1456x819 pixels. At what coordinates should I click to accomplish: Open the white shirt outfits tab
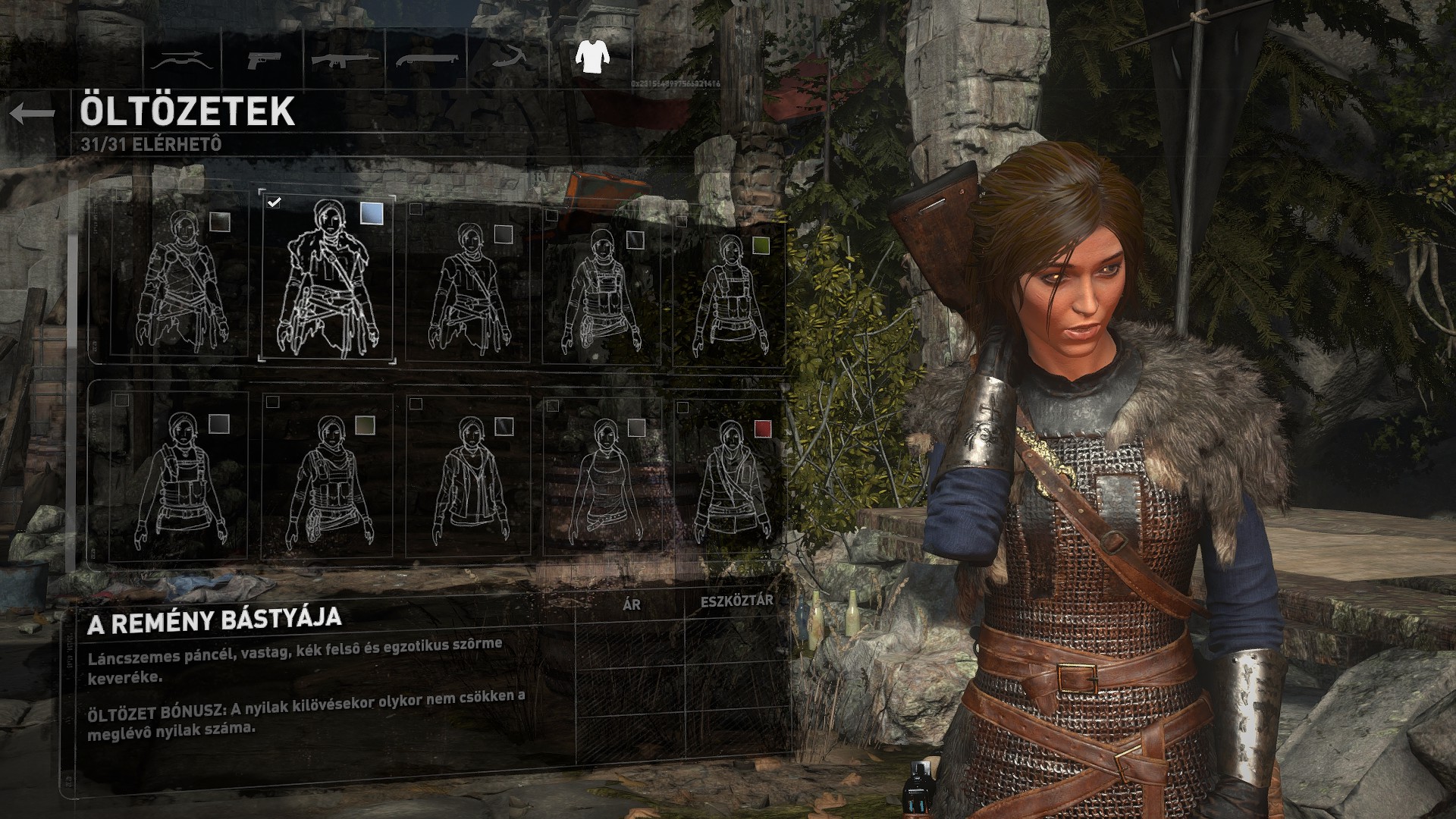coord(591,55)
